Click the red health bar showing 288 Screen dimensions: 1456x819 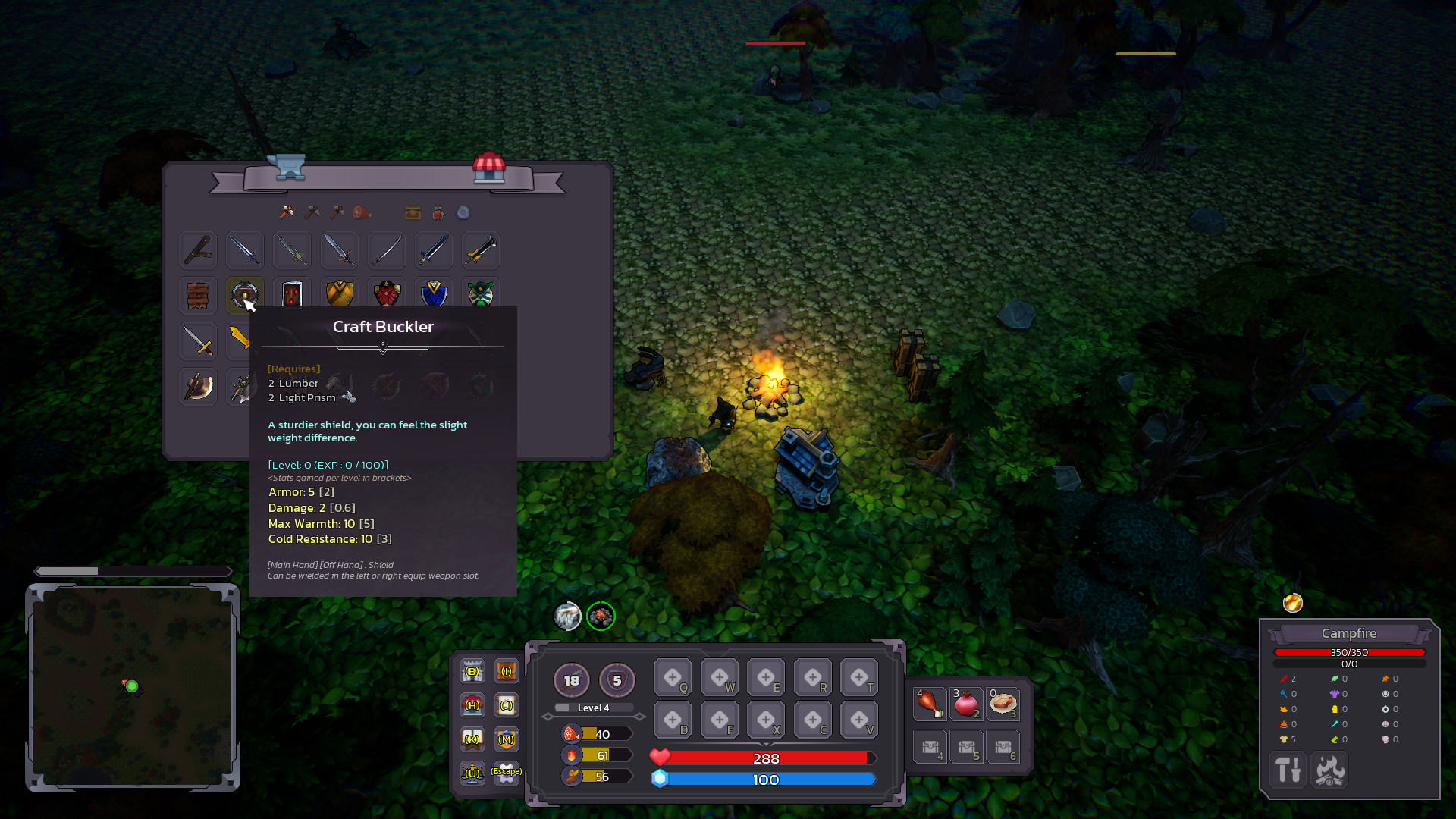point(767,758)
